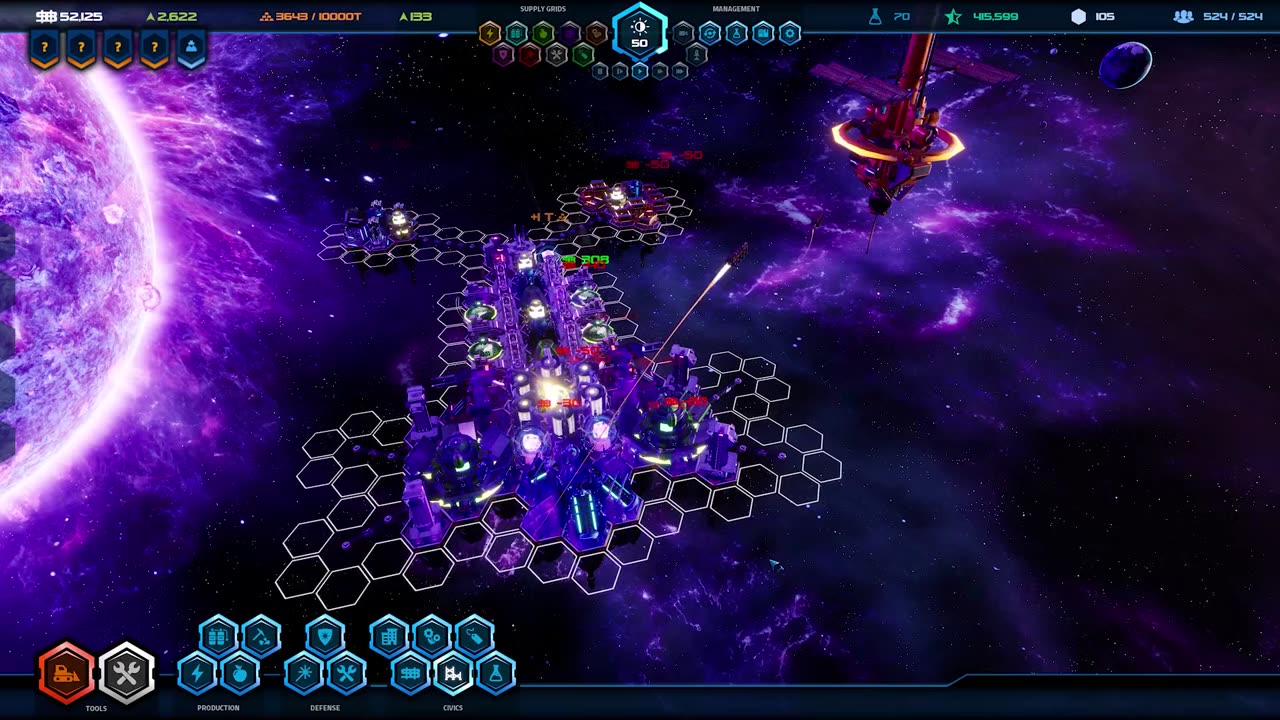Open the shield defense category
The height and width of the screenshot is (720, 1280).
click(325, 635)
